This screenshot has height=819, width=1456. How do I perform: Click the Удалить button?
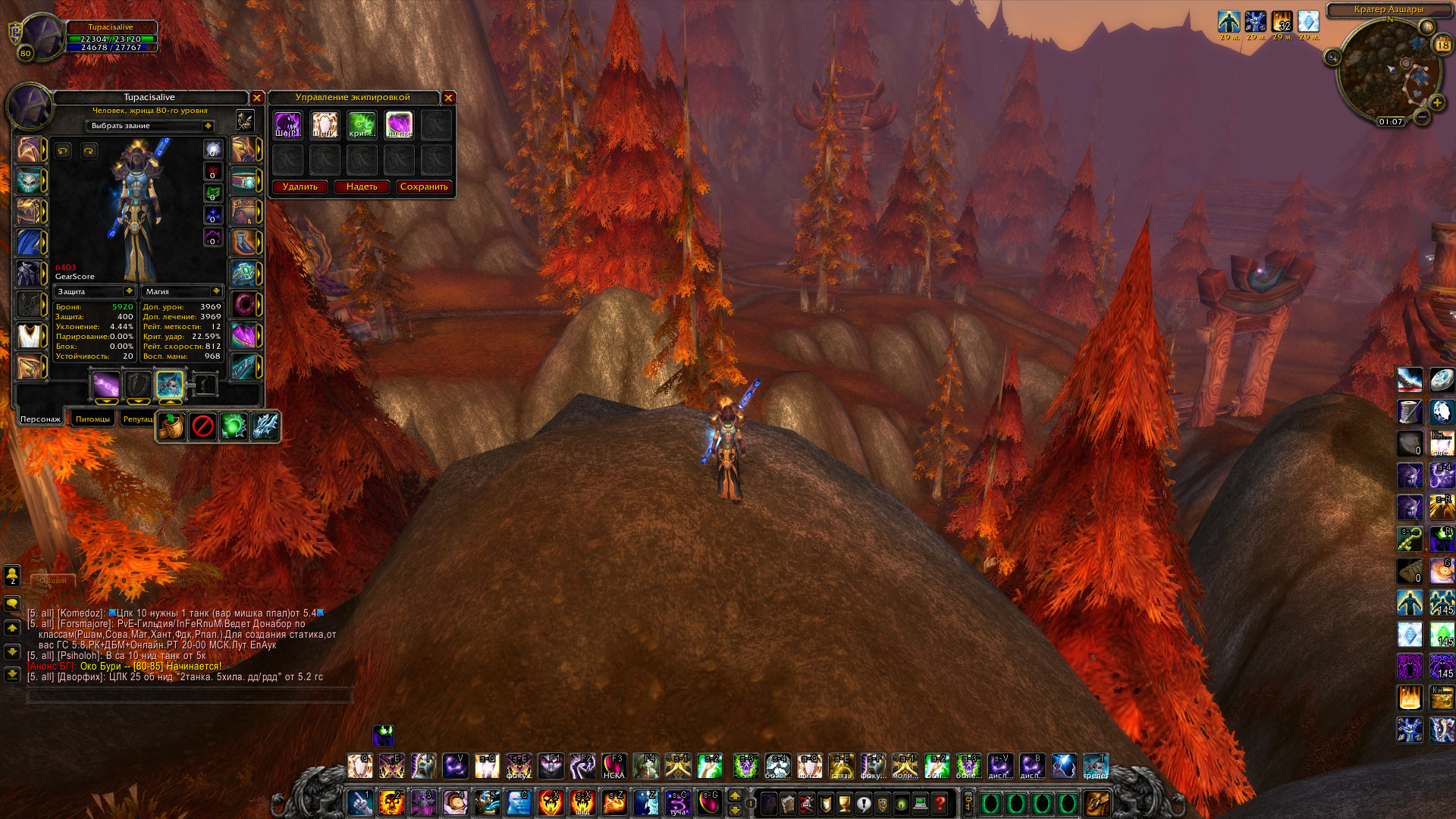pyautogui.click(x=300, y=187)
